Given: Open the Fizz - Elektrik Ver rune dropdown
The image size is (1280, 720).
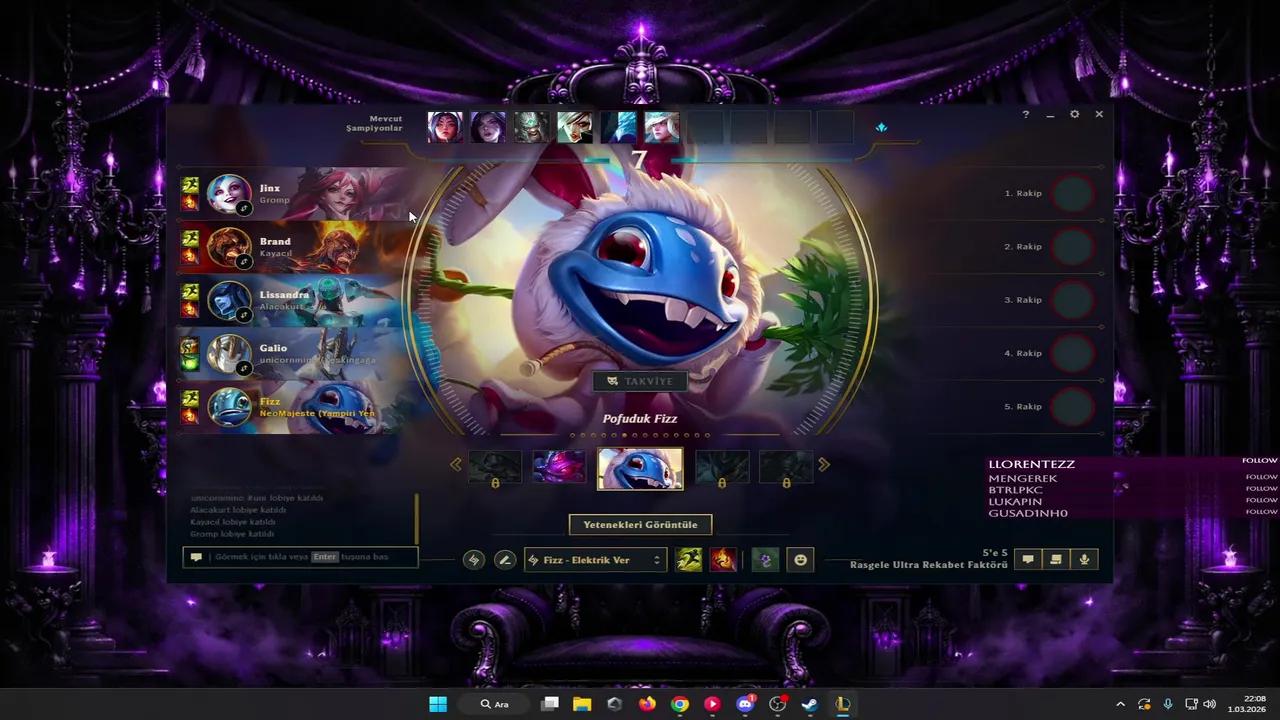Looking at the screenshot, I should click(x=594, y=560).
